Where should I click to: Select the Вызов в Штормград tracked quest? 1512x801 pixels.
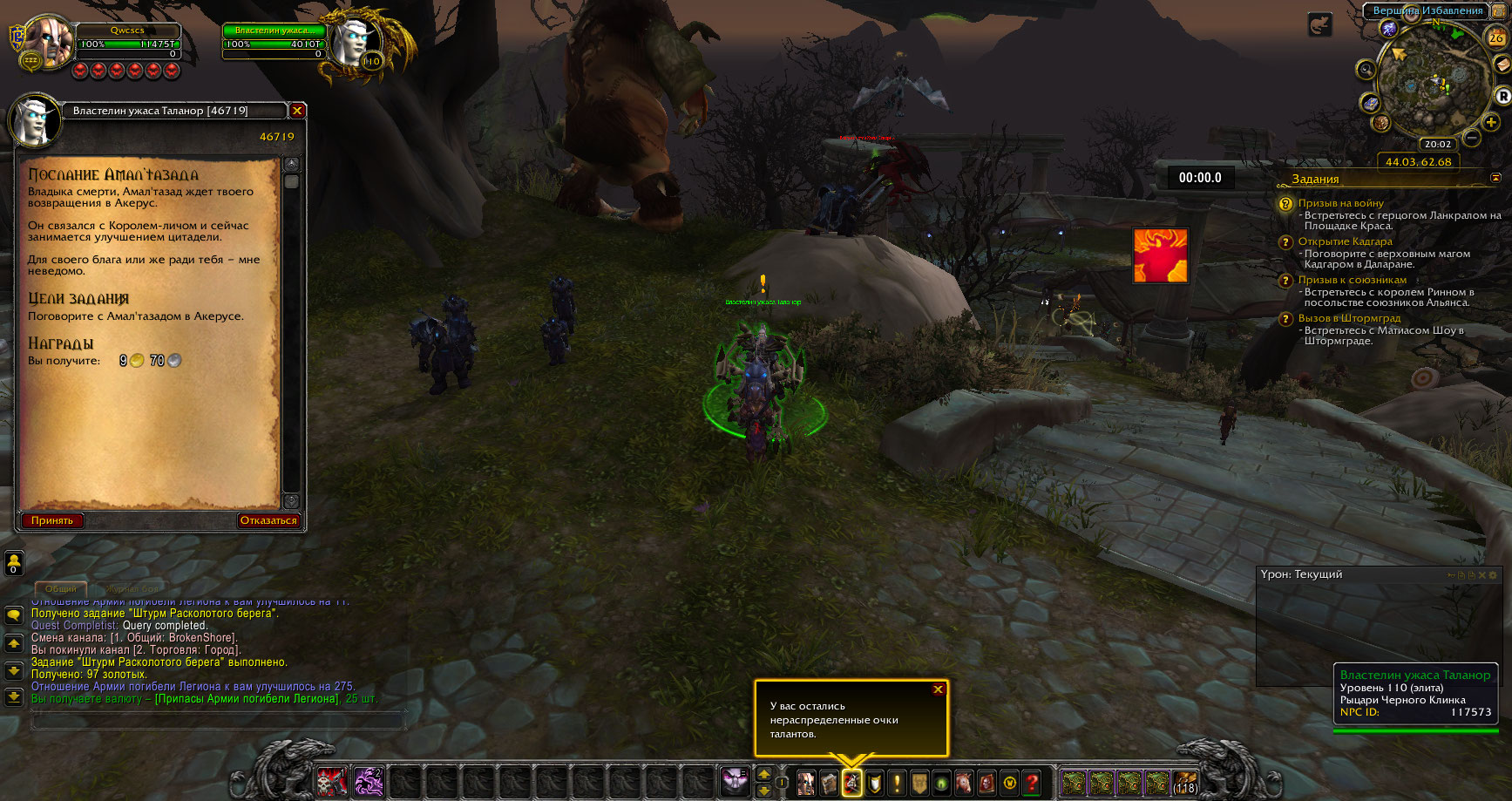1349,318
